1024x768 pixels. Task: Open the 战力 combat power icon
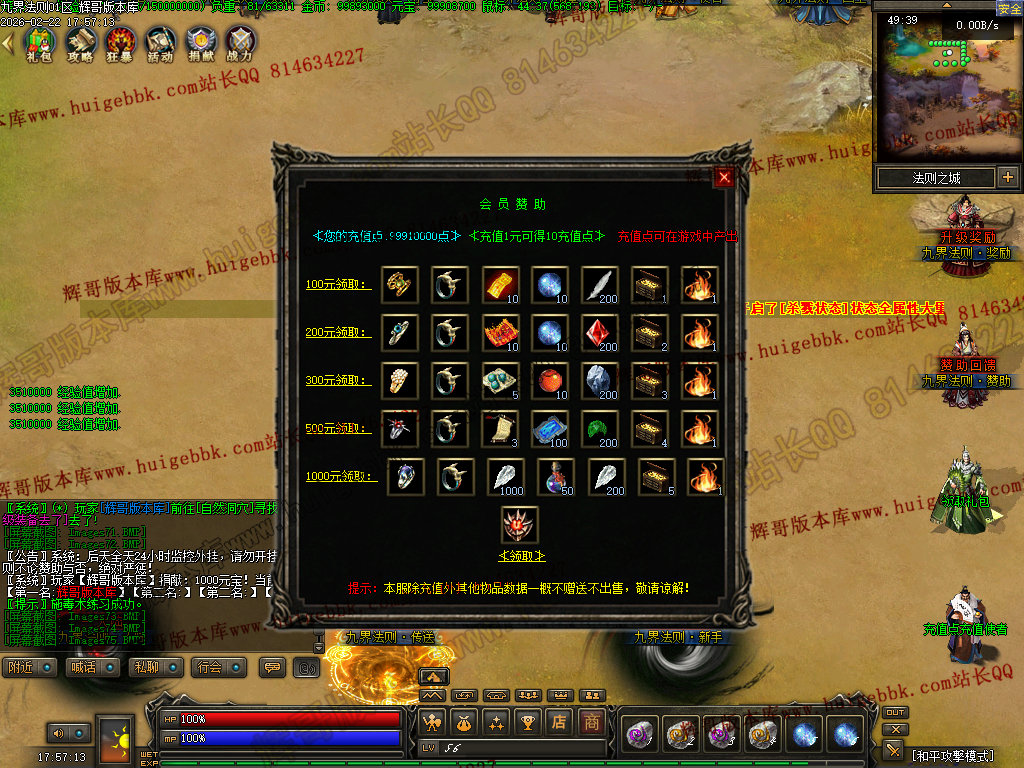click(x=240, y=43)
